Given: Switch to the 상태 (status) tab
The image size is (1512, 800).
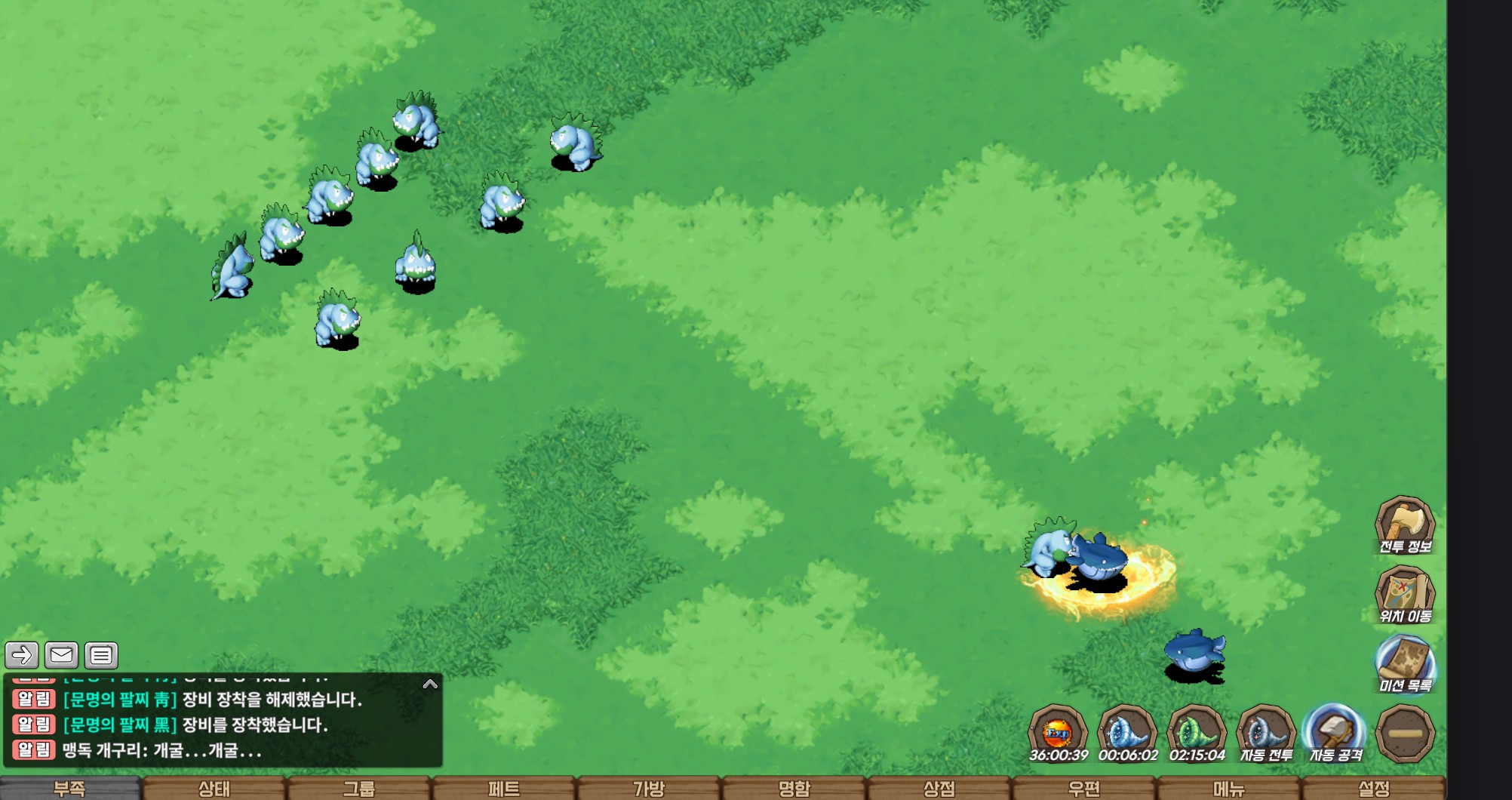Looking at the screenshot, I should click(214, 789).
